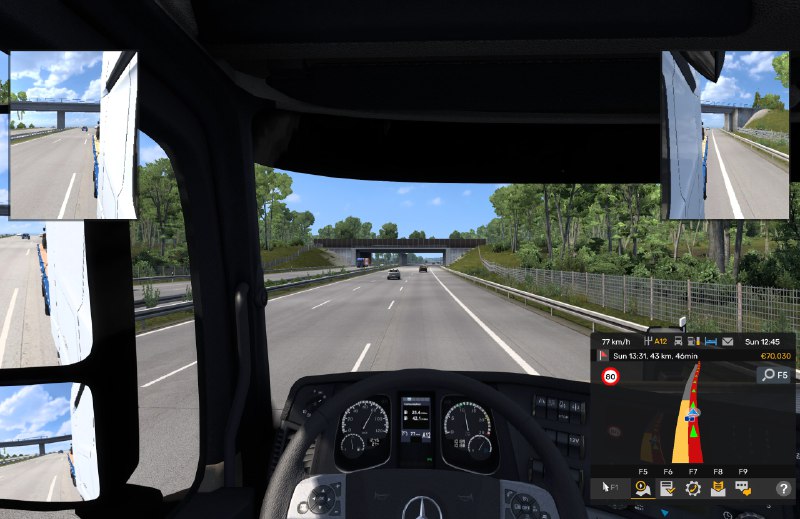This screenshot has height=519, width=800.
Task: Click the blue bed rest icon
Action: (711, 341)
